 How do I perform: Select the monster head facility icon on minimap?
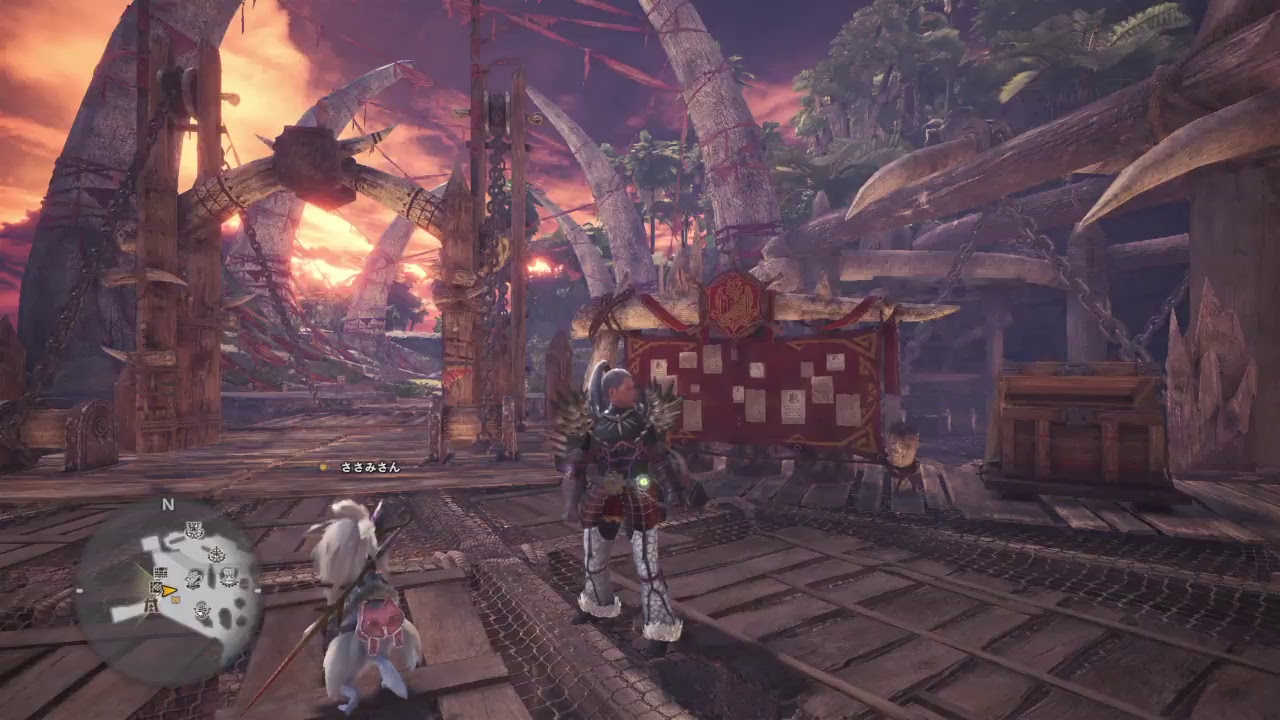[x=194, y=528]
